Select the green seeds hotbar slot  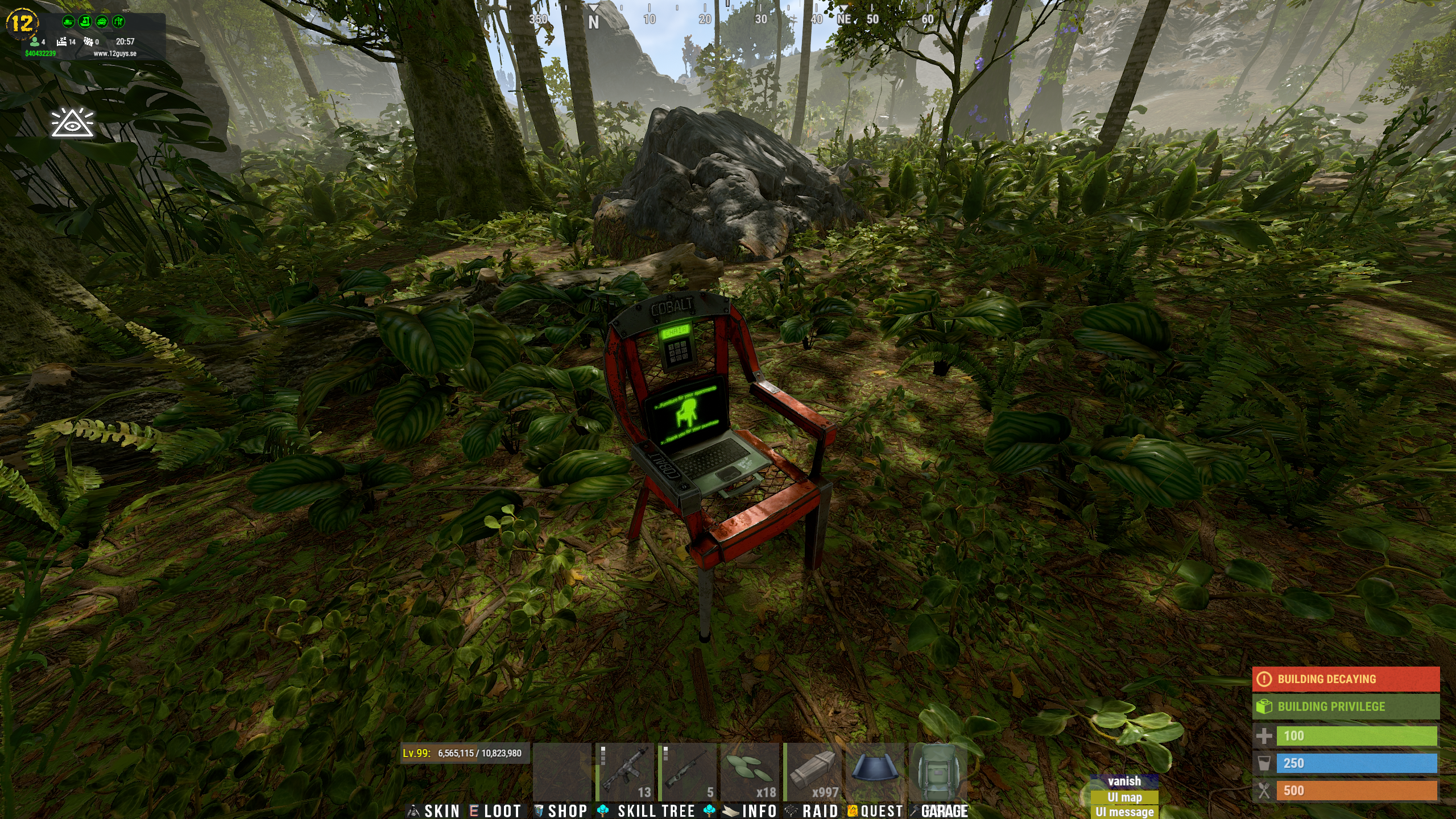pyautogui.click(x=750, y=772)
